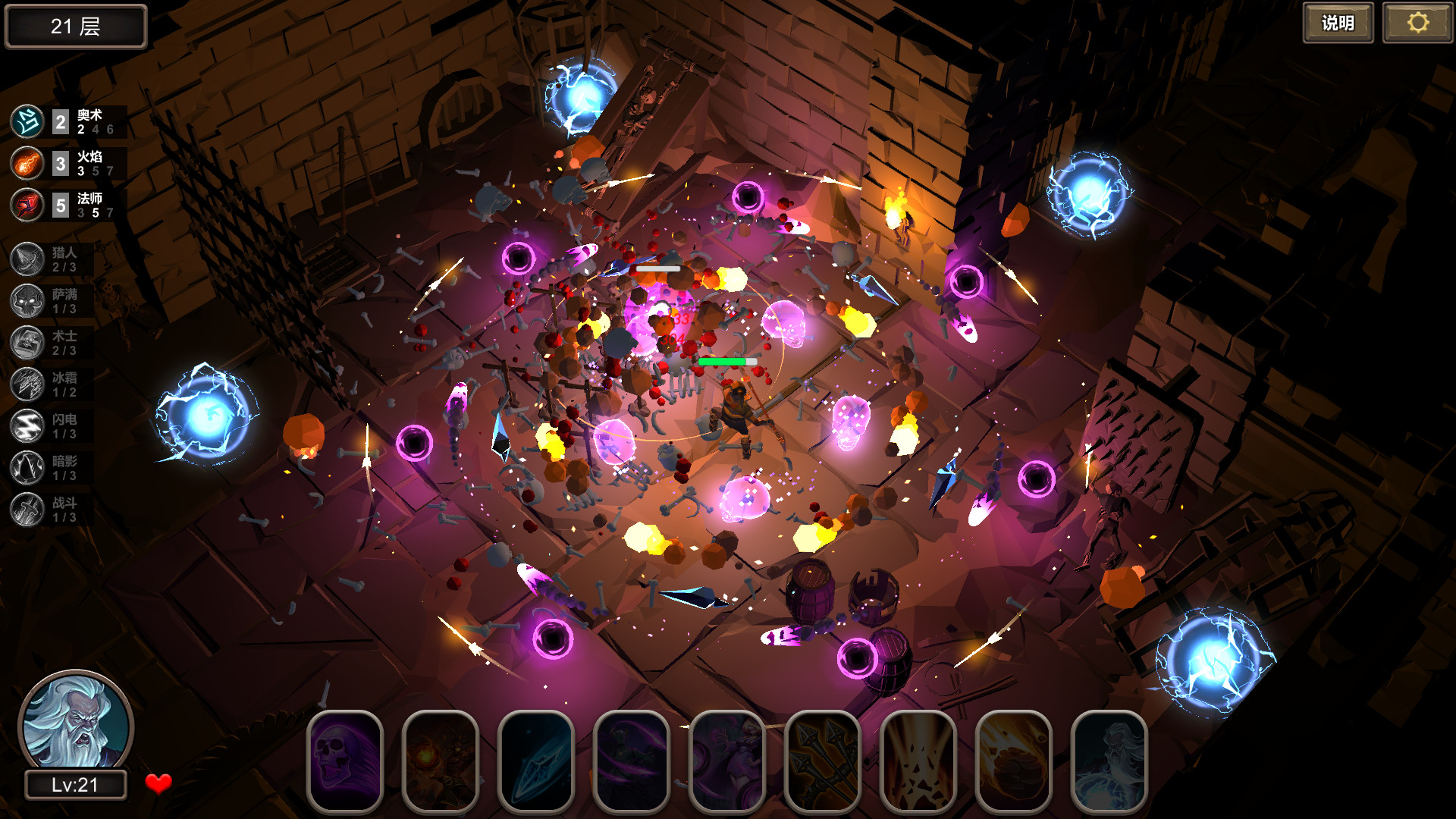Select the 术士 (Warlock) icon
Screen dimensions: 1456x819
point(27,343)
